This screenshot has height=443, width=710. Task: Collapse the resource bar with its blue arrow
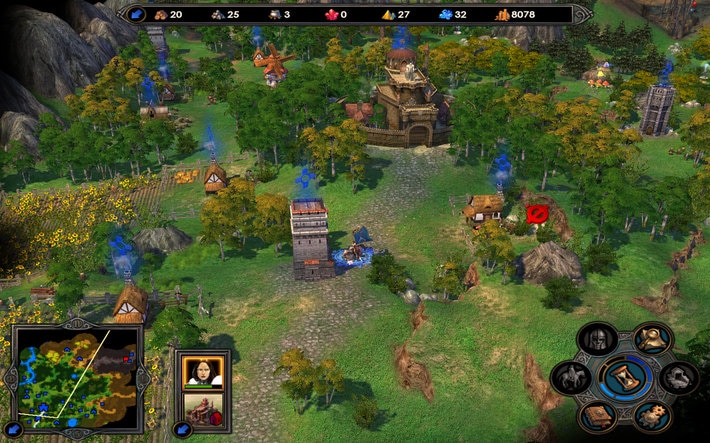[x=137, y=14]
